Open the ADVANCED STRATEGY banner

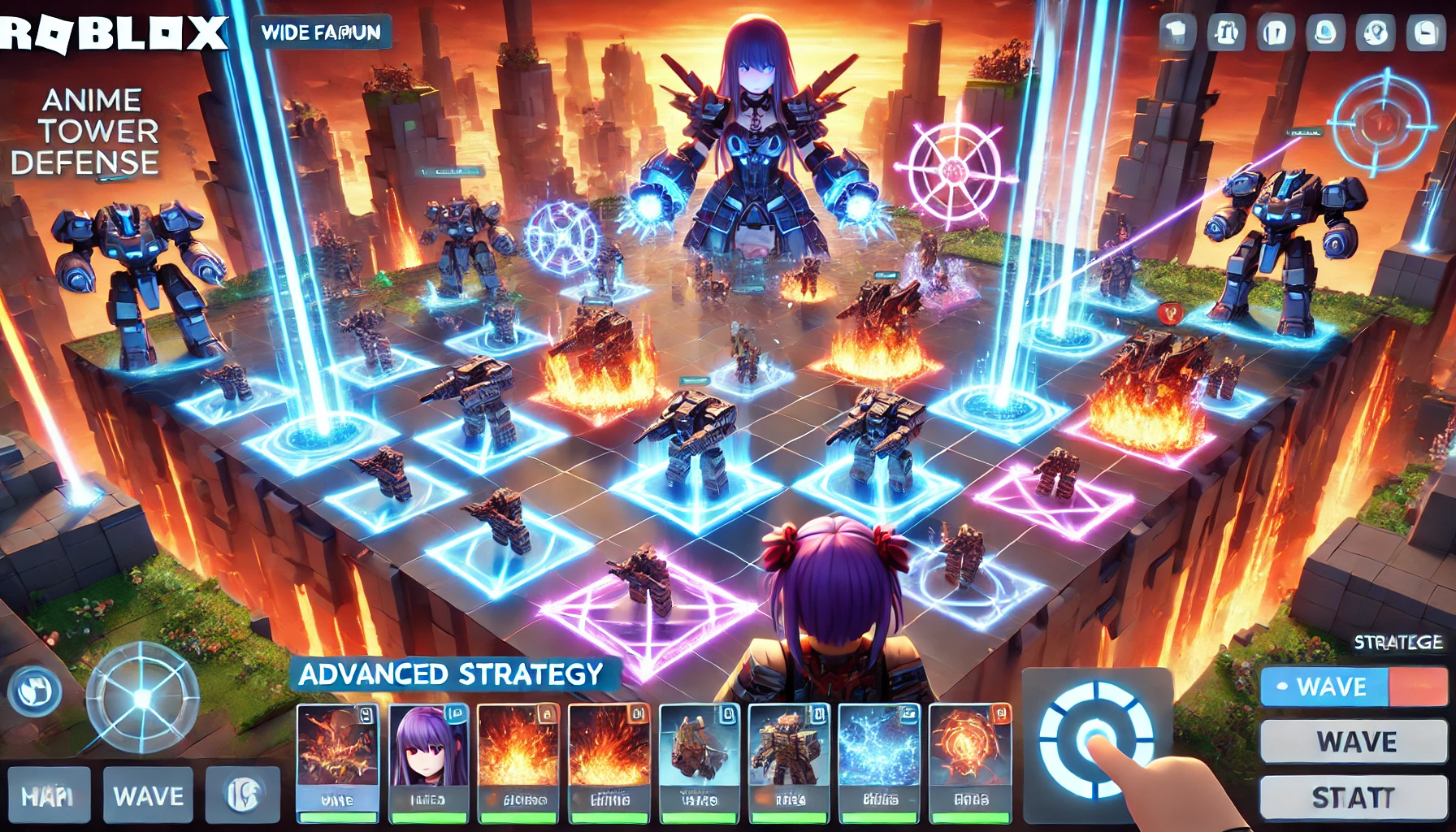pyautogui.click(x=452, y=674)
